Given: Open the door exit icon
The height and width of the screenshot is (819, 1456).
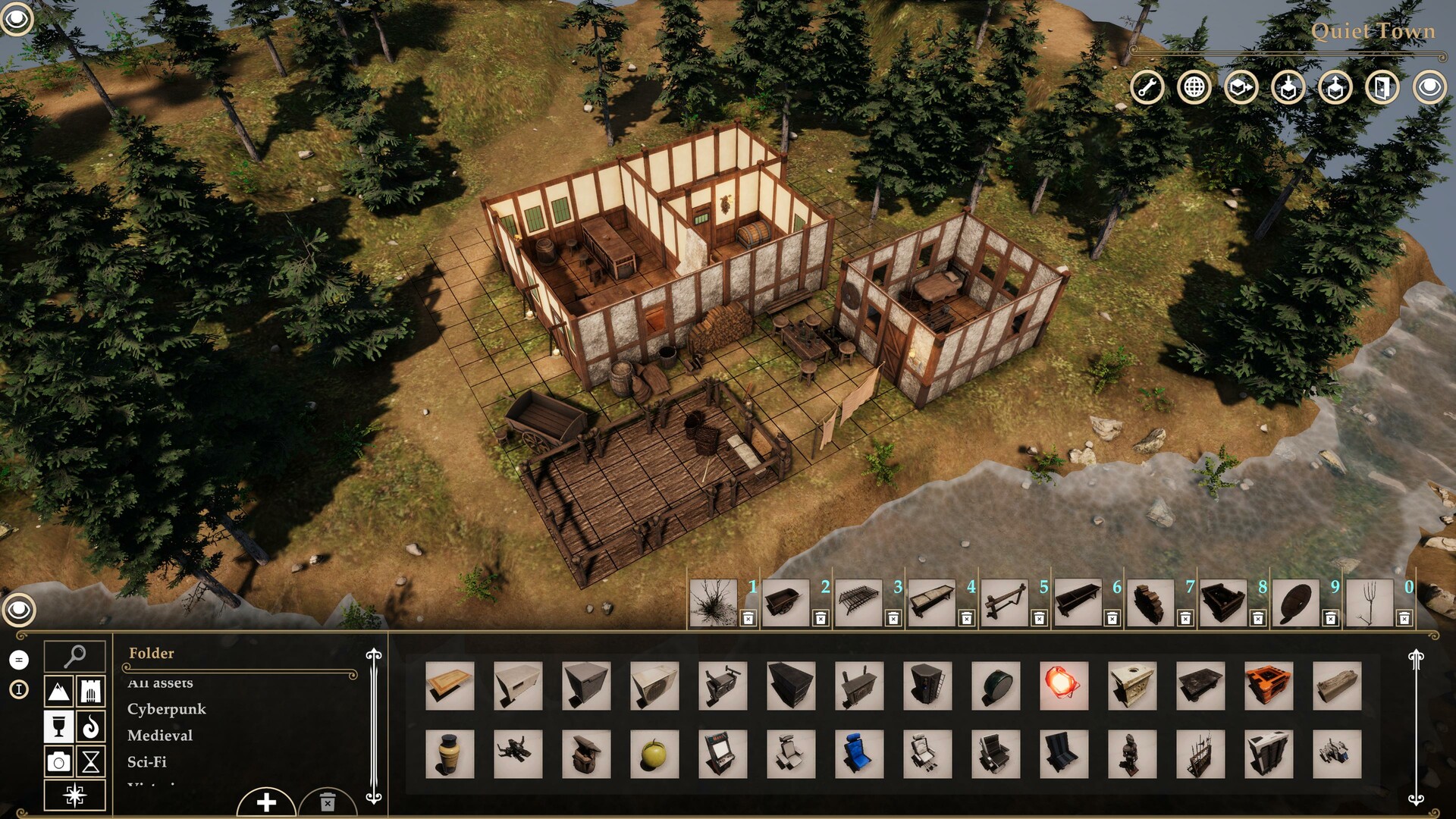Looking at the screenshot, I should [x=1383, y=87].
